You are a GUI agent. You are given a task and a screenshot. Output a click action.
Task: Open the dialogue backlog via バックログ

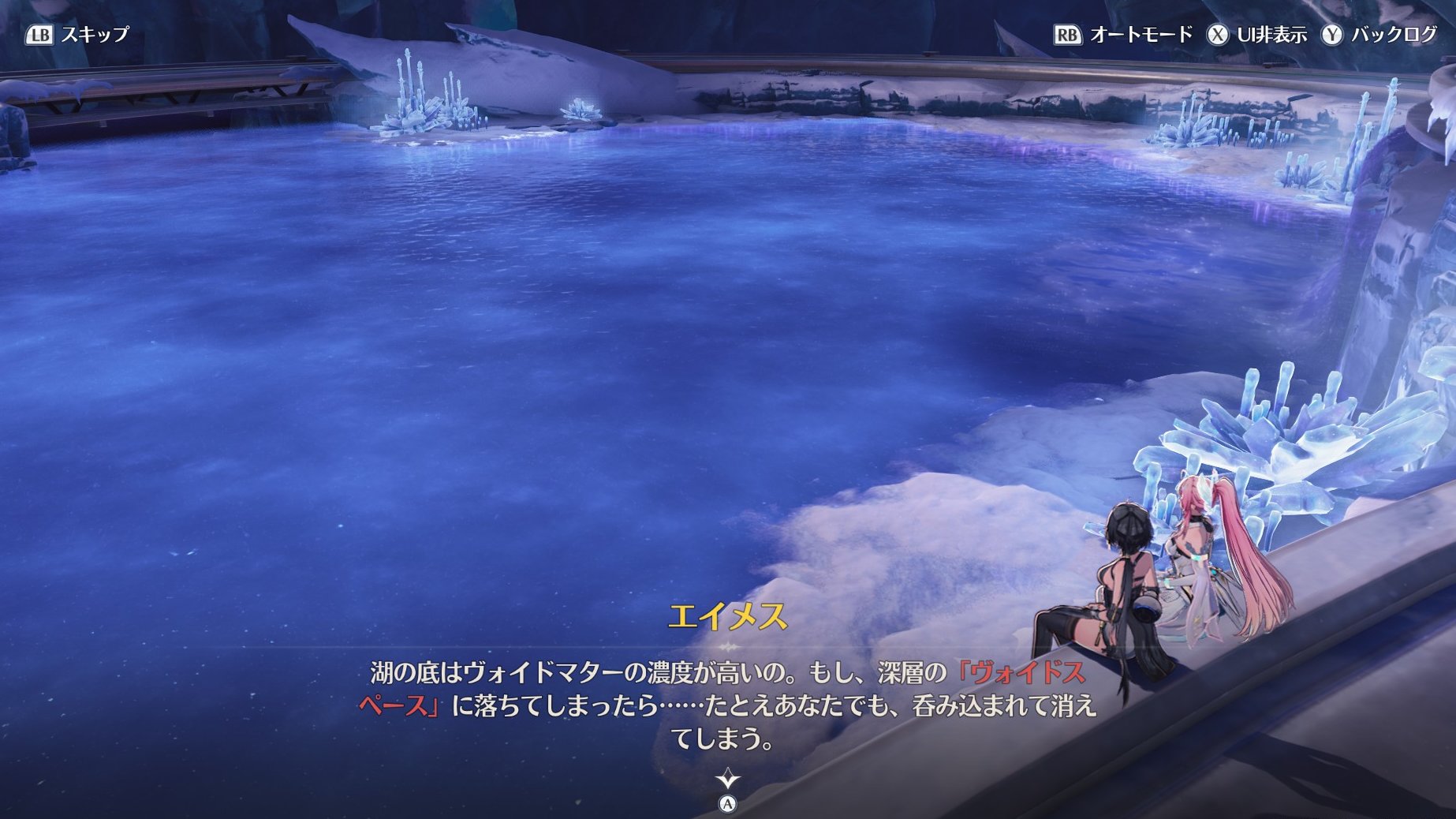1393,35
